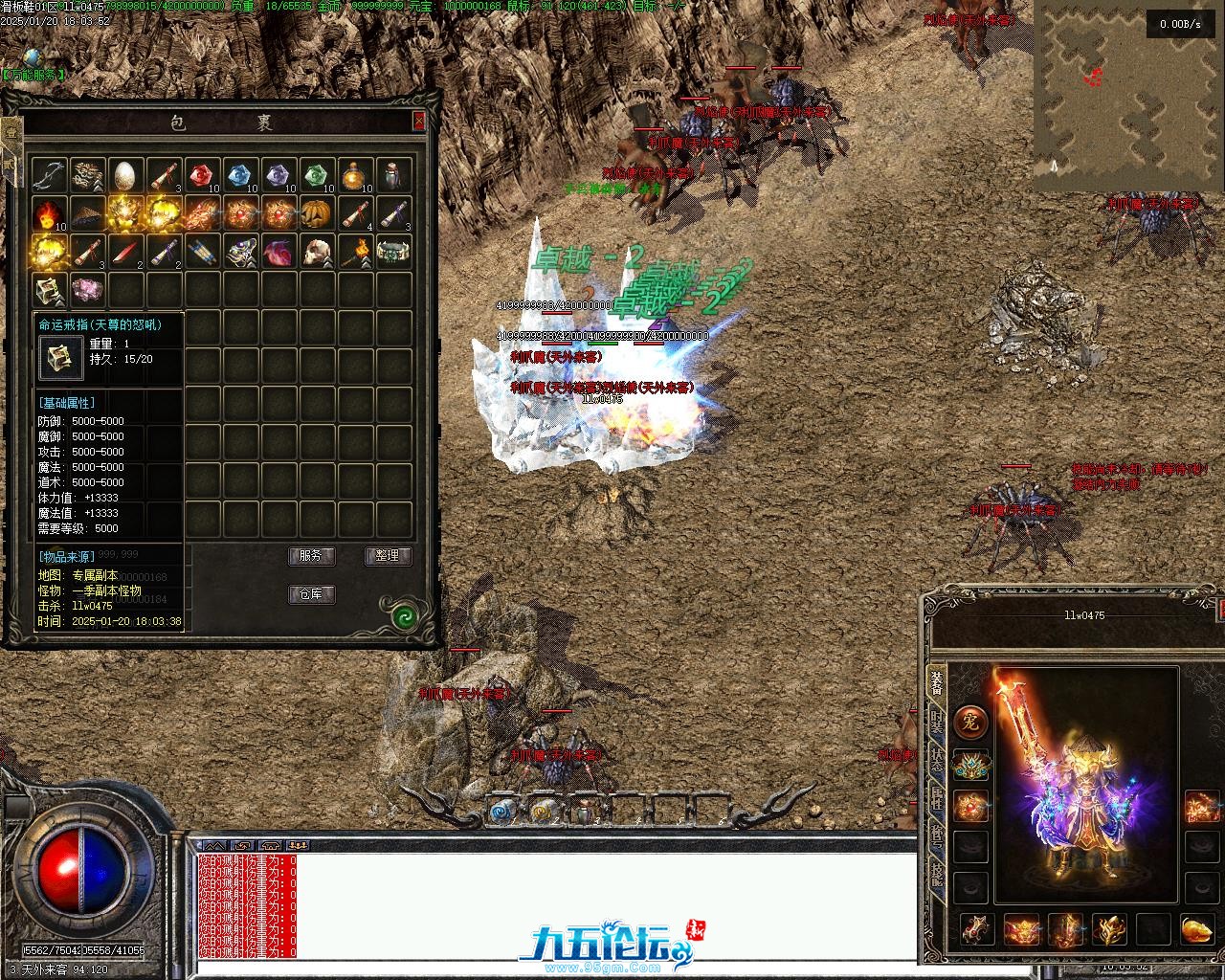Use the blue swirl item in quickbar

pyautogui.click(x=501, y=812)
